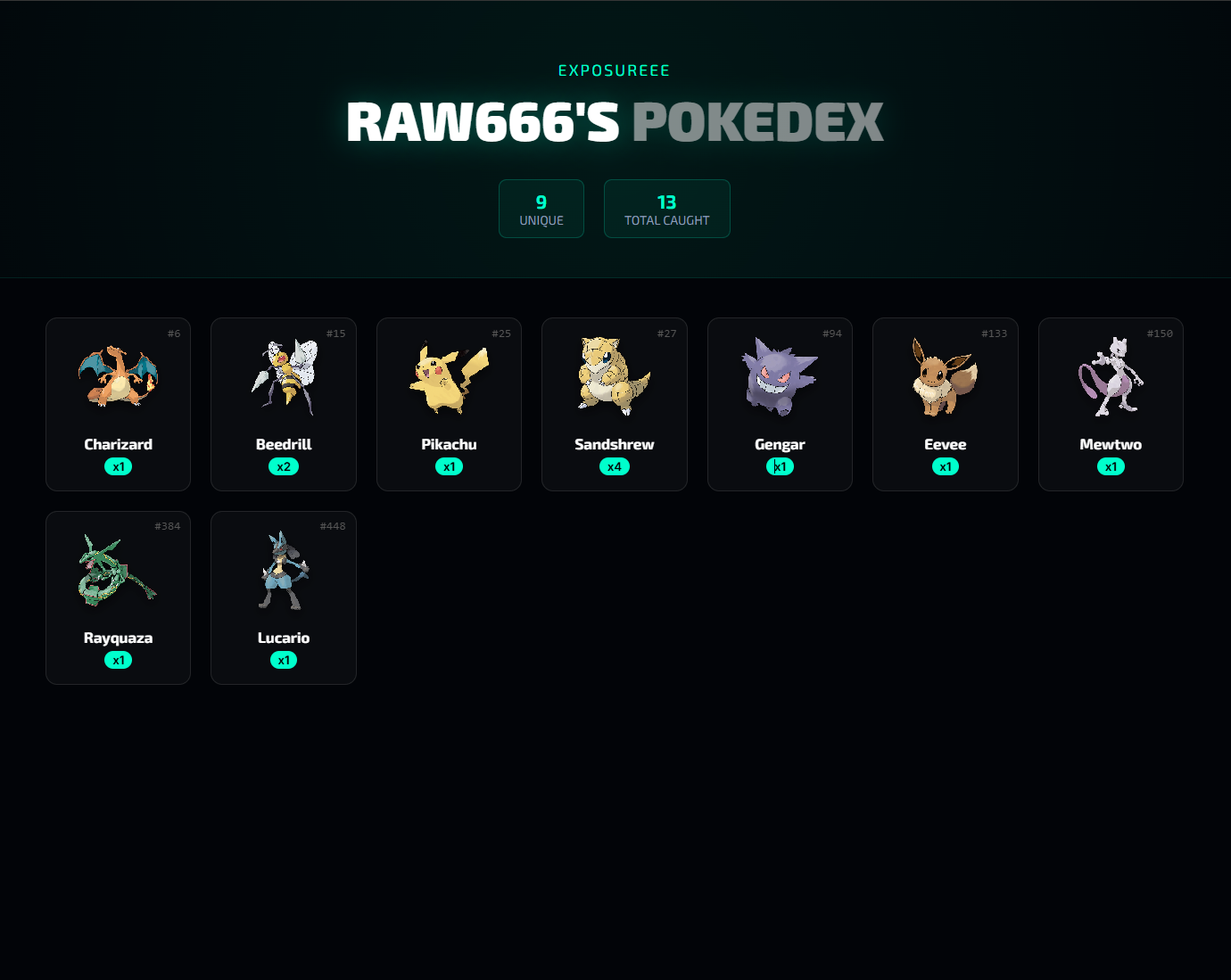This screenshot has width=1231, height=980.
Task: Click the EXPOSUREEE header label
Action: click(x=614, y=70)
